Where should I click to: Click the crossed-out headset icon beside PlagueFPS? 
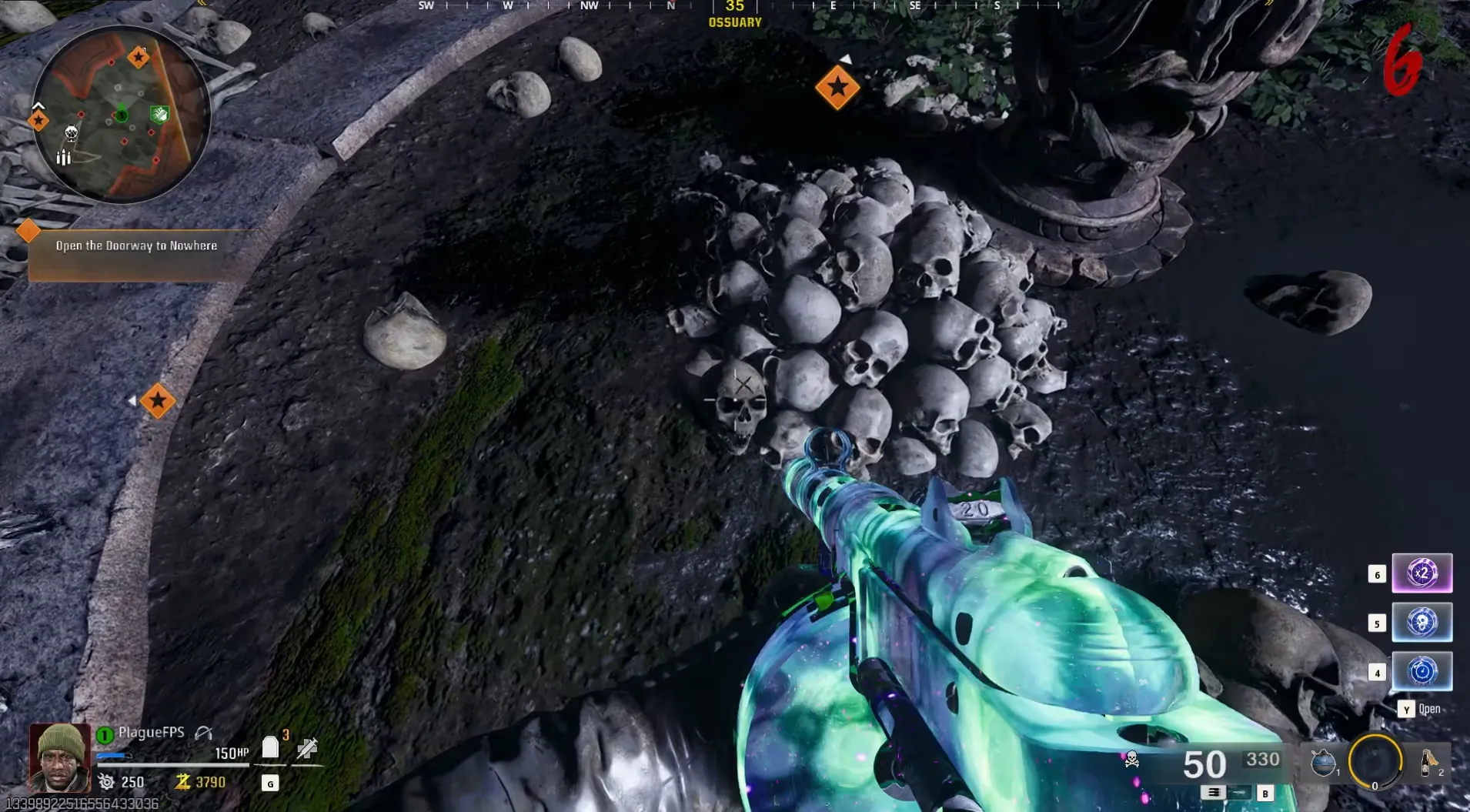tap(203, 733)
